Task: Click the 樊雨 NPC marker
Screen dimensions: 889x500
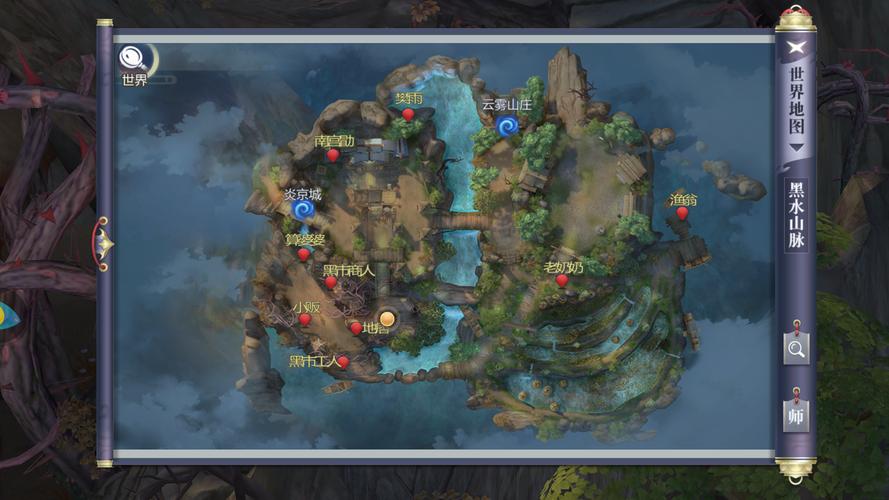Action: [x=408, y=115]
